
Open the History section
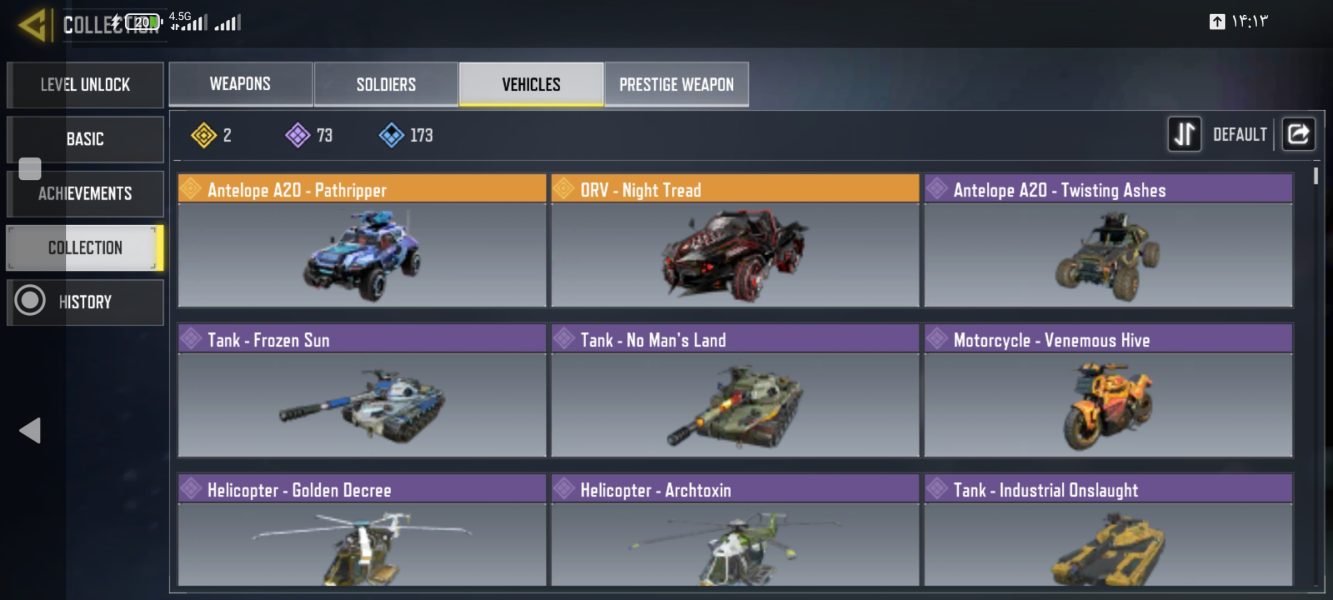click(x=85, y=302)
